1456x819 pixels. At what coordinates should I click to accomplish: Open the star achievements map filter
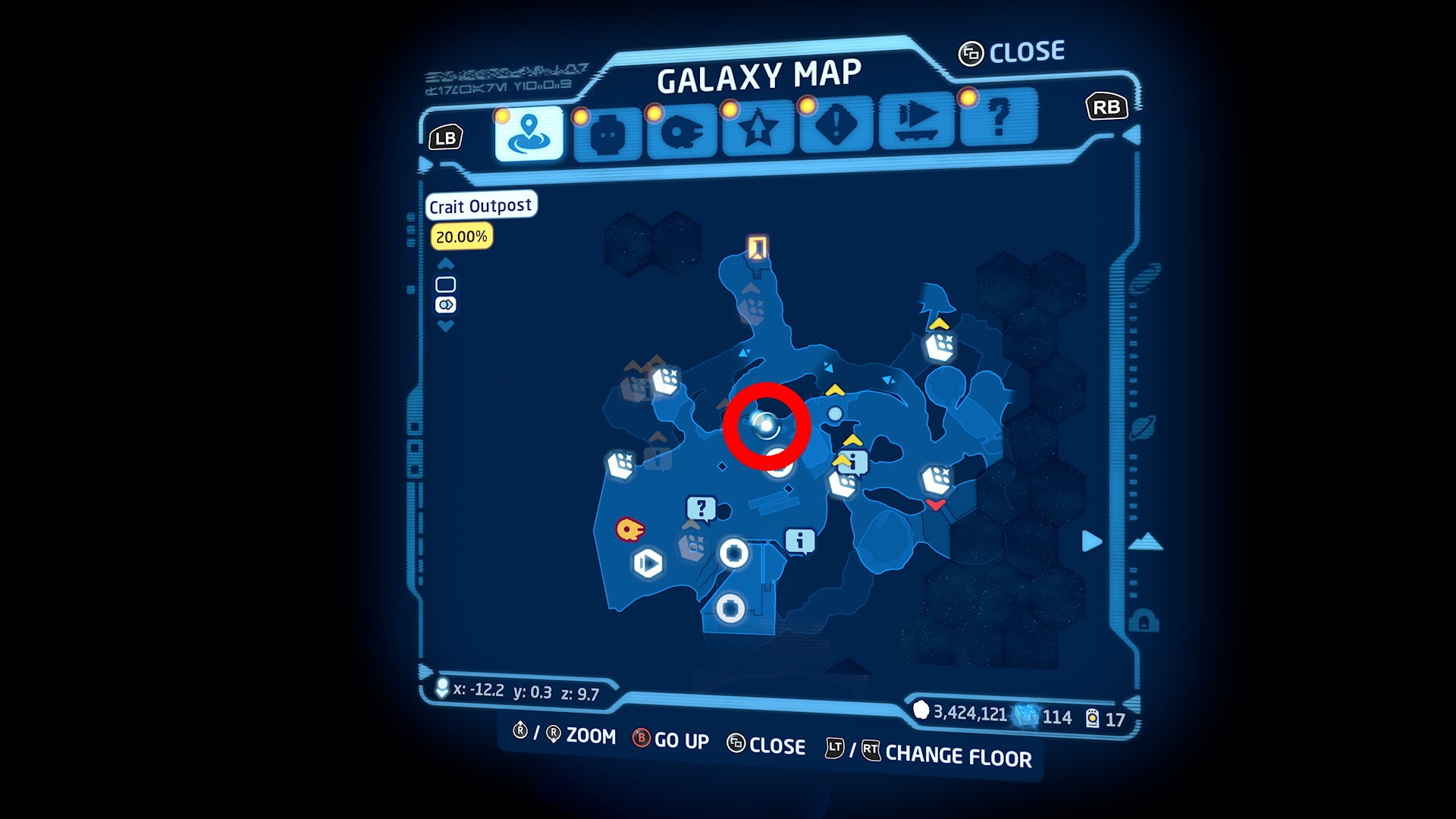click(757, 130)
